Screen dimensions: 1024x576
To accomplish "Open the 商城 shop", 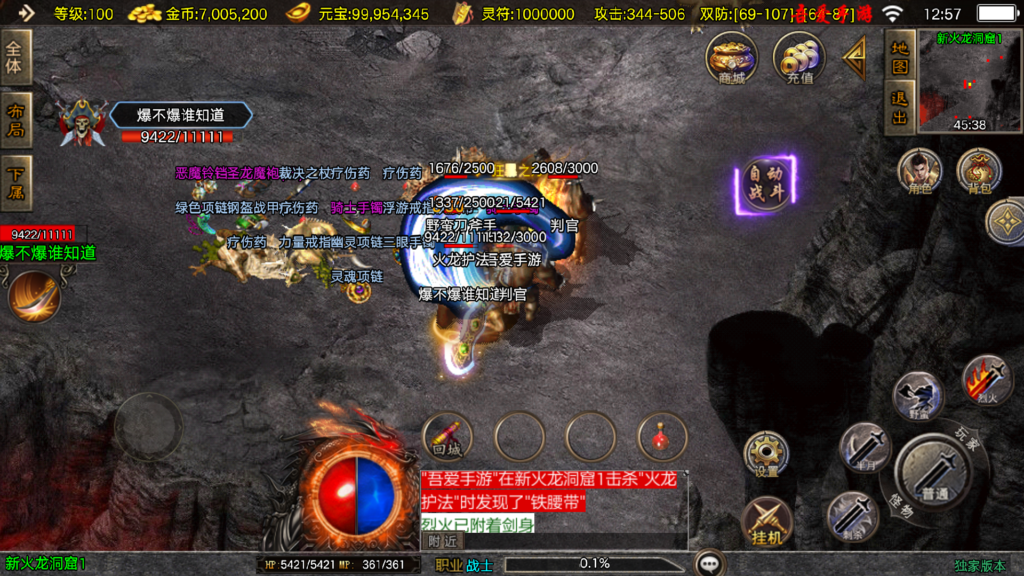I will point(731,58).
